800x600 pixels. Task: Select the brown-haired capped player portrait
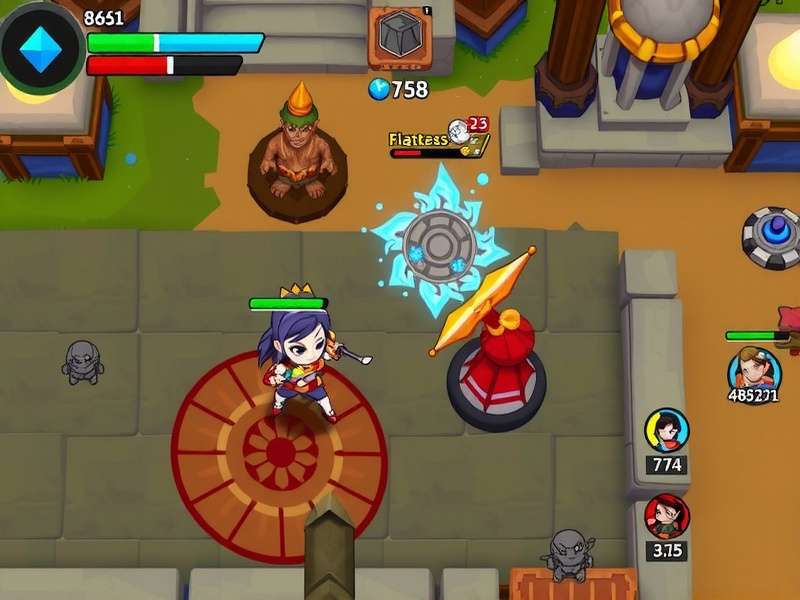pyautogui.click(x=753, y=371)
